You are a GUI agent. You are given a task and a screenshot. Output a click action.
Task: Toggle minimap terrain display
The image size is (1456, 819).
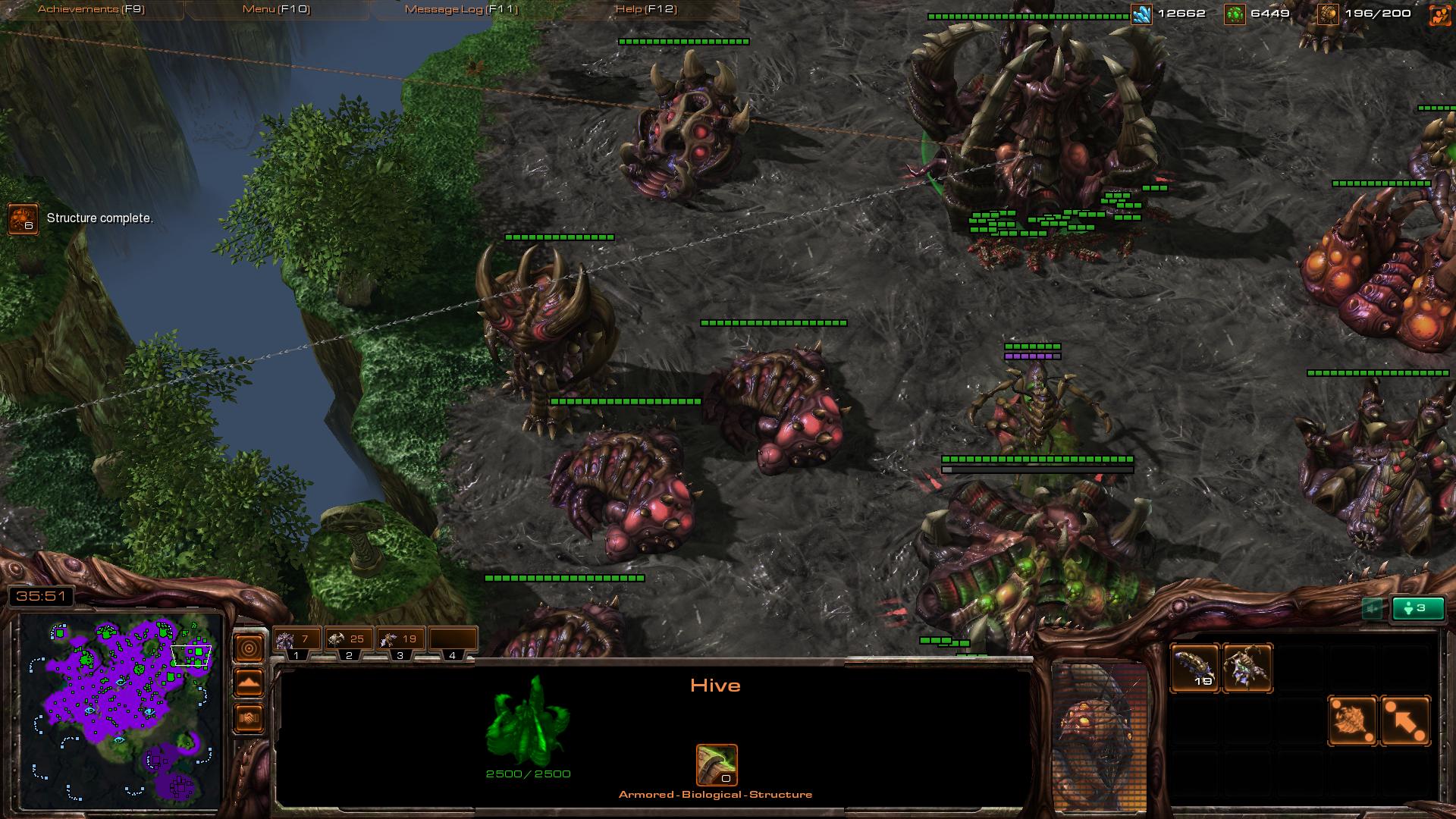(249, 683)
